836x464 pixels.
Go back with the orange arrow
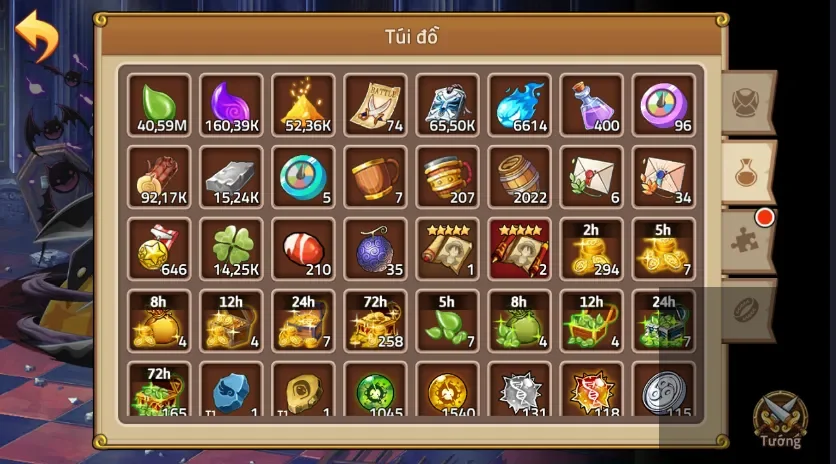pyautogui.click(x=36, y=36)
